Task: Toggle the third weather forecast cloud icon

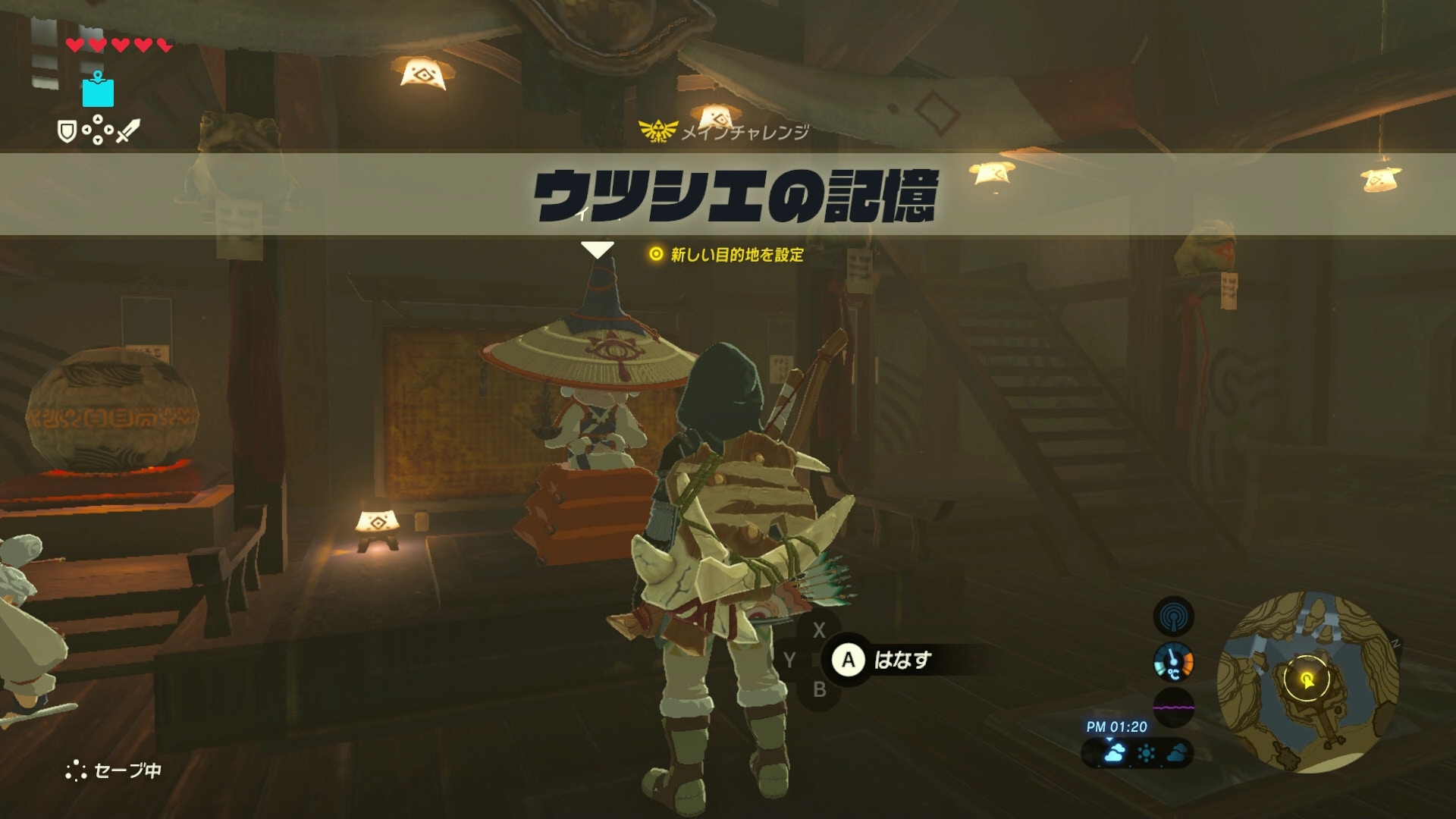Action: pyautogui.click(x=1176, y=755)
